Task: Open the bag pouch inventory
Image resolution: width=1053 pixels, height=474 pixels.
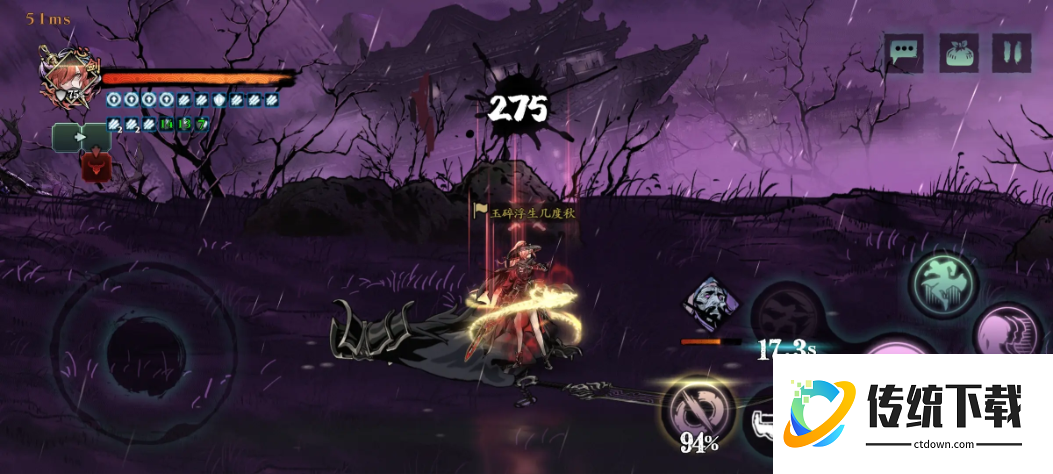Action: pyautogui.click(x=958, y=52)
